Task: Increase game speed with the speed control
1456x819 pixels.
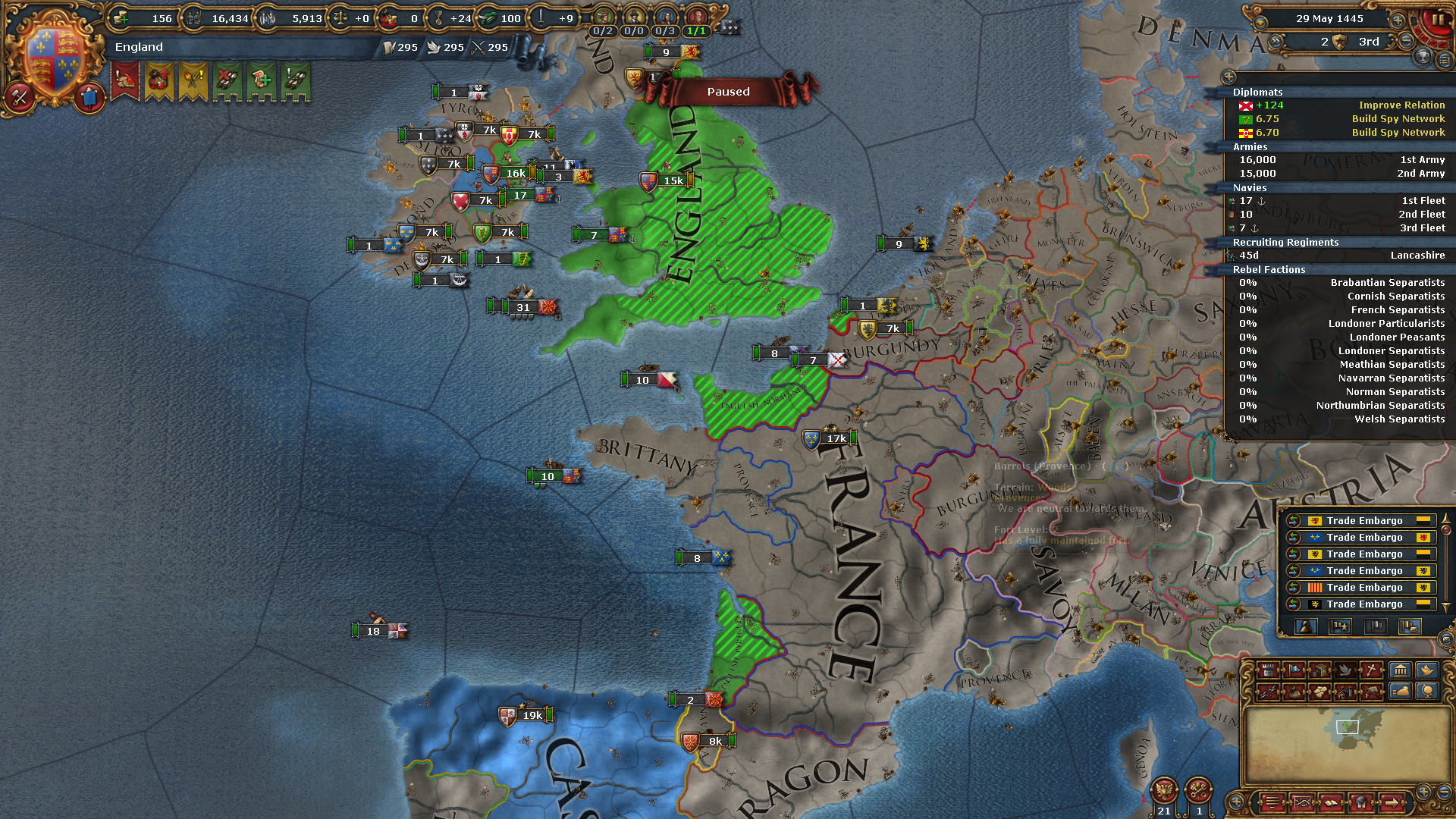Action: click(x=1398, y=20)
